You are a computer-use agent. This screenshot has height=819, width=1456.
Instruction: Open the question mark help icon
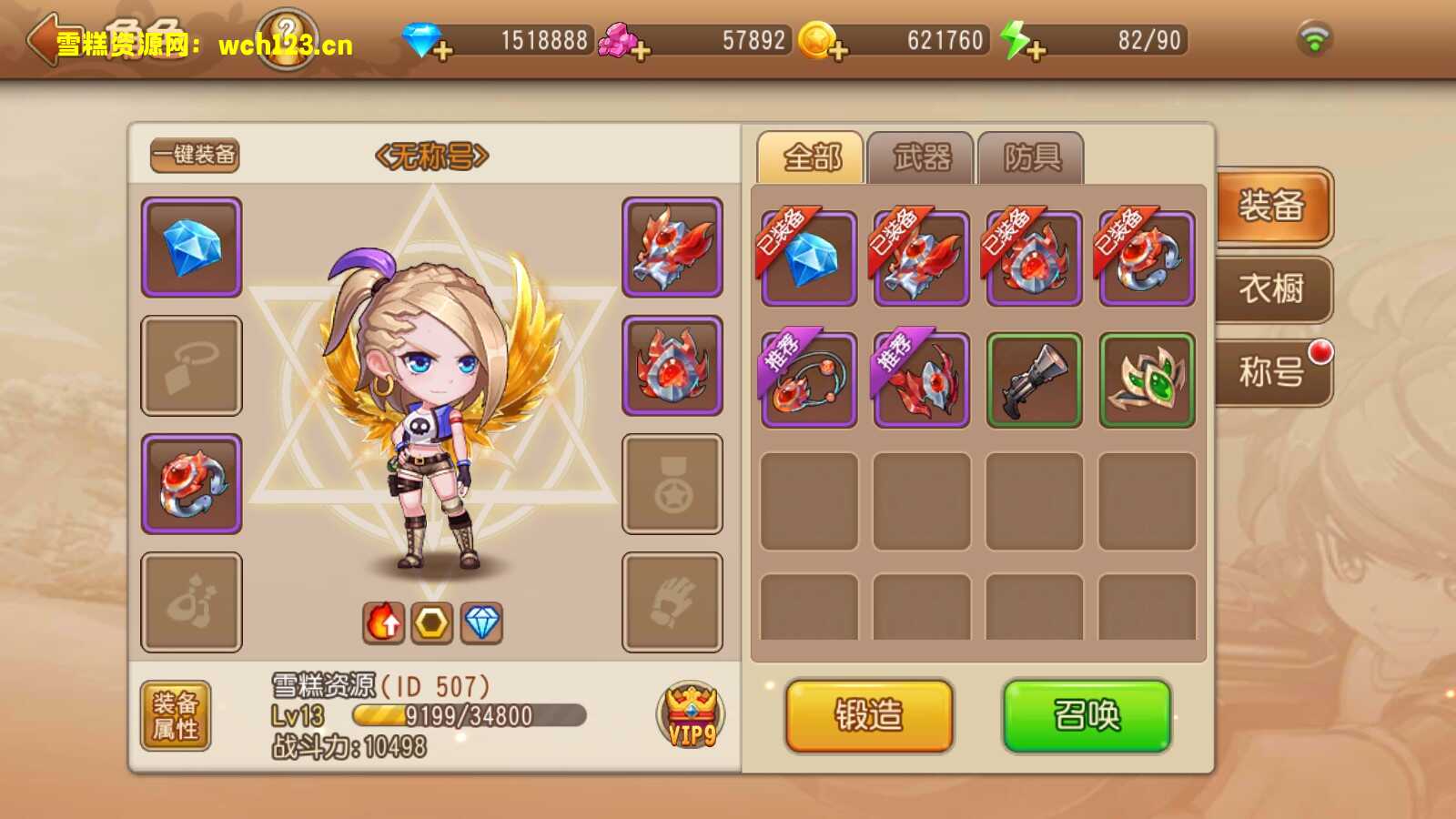pyautogui.click(x=287, y=38)
